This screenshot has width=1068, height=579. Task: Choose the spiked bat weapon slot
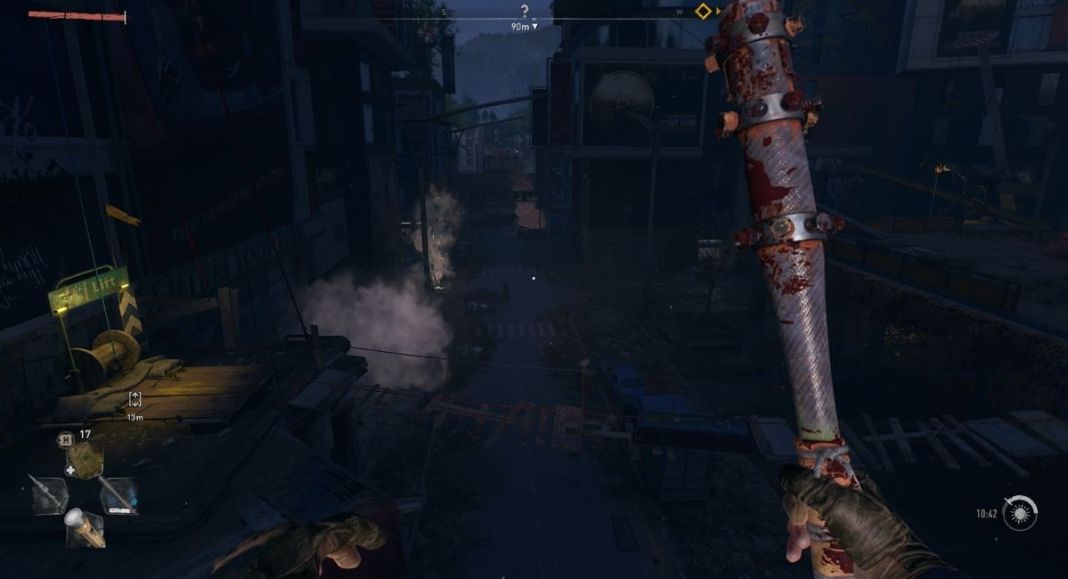[50, 495]
